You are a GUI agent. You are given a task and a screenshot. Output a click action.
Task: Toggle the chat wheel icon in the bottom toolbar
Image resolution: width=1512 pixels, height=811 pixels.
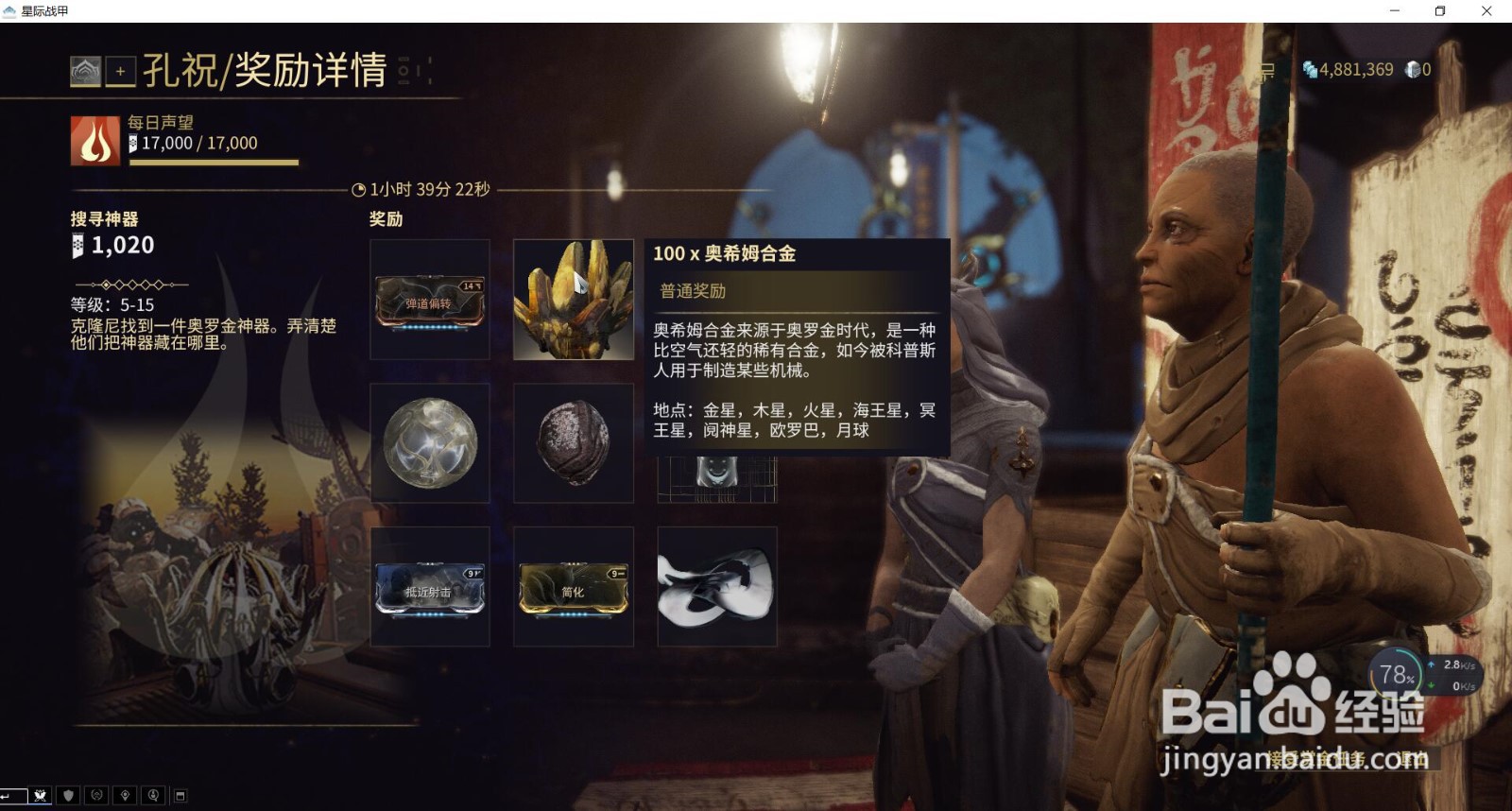[95, 794]
